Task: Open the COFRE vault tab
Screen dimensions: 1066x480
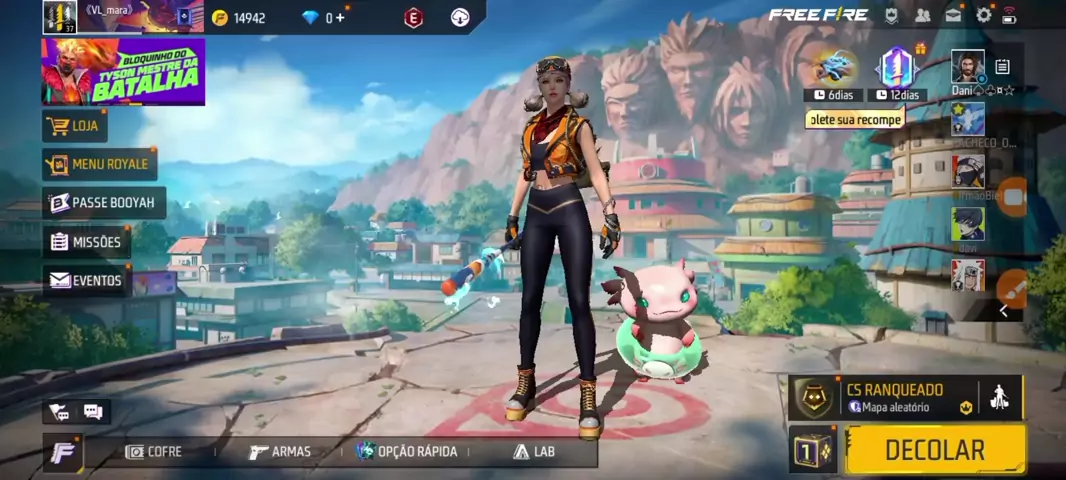Action: 153,452
